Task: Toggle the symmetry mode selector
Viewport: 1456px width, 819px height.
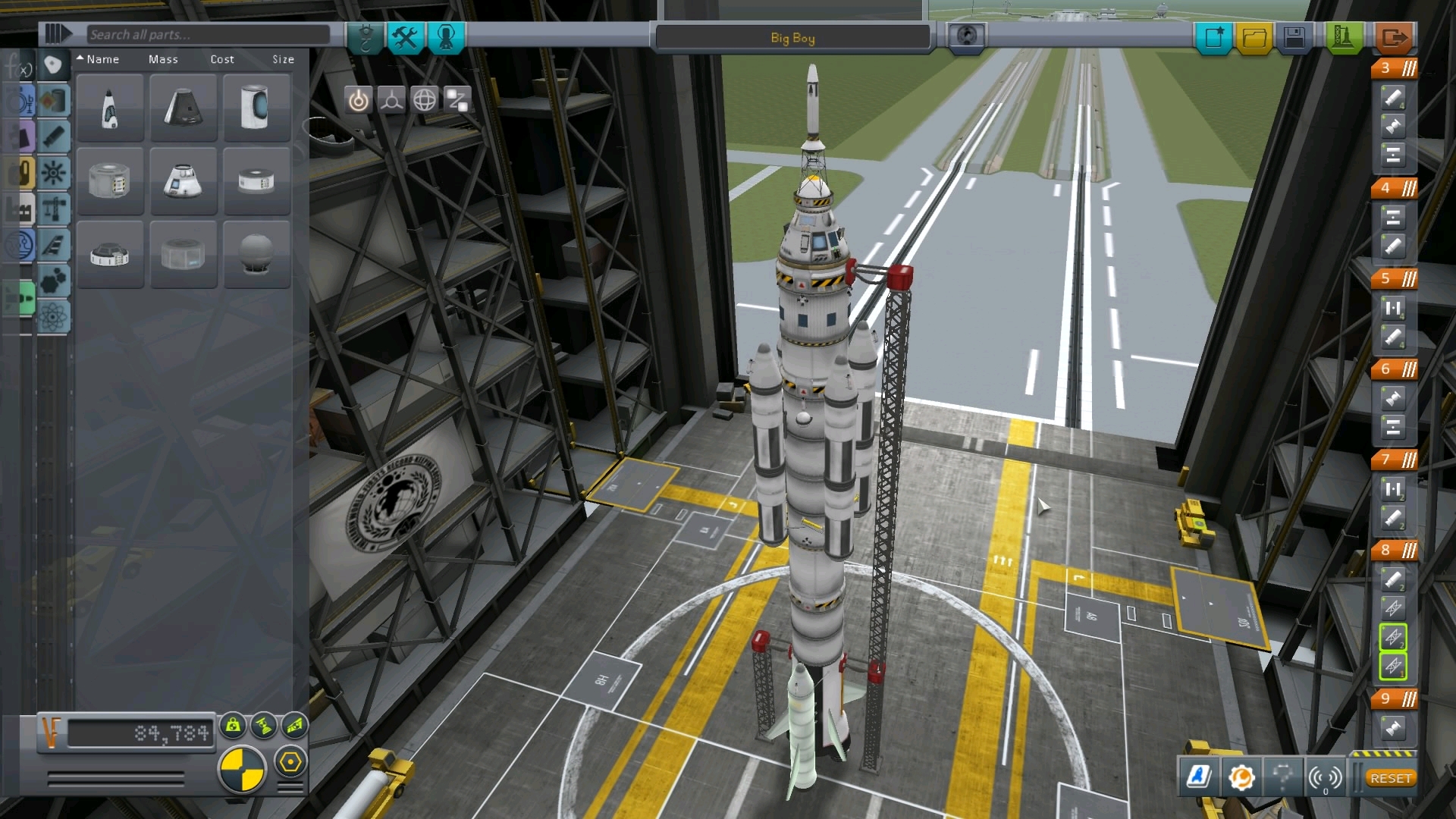Action: [x=243, y=766]
